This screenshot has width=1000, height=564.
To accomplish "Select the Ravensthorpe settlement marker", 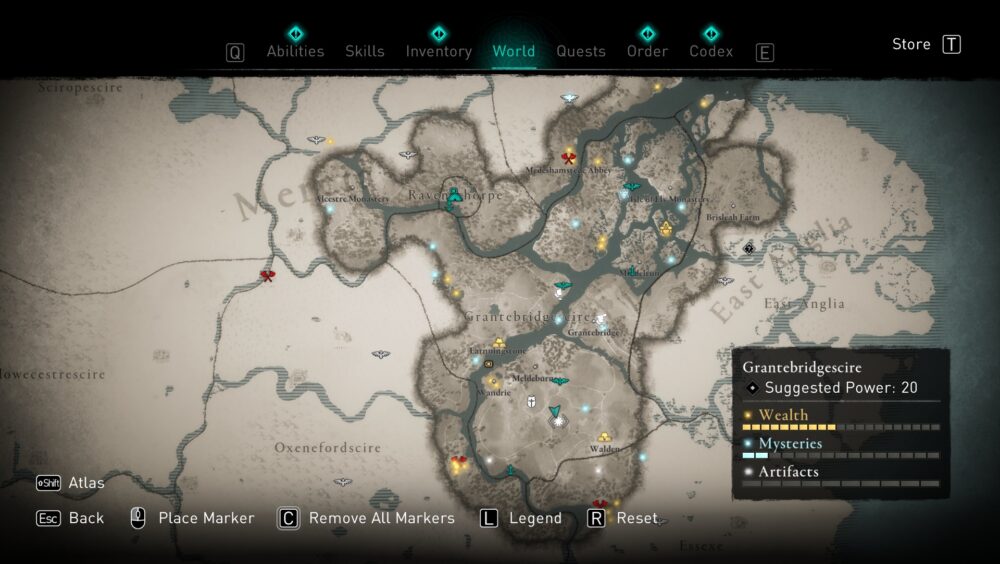I will click(455, 197).
